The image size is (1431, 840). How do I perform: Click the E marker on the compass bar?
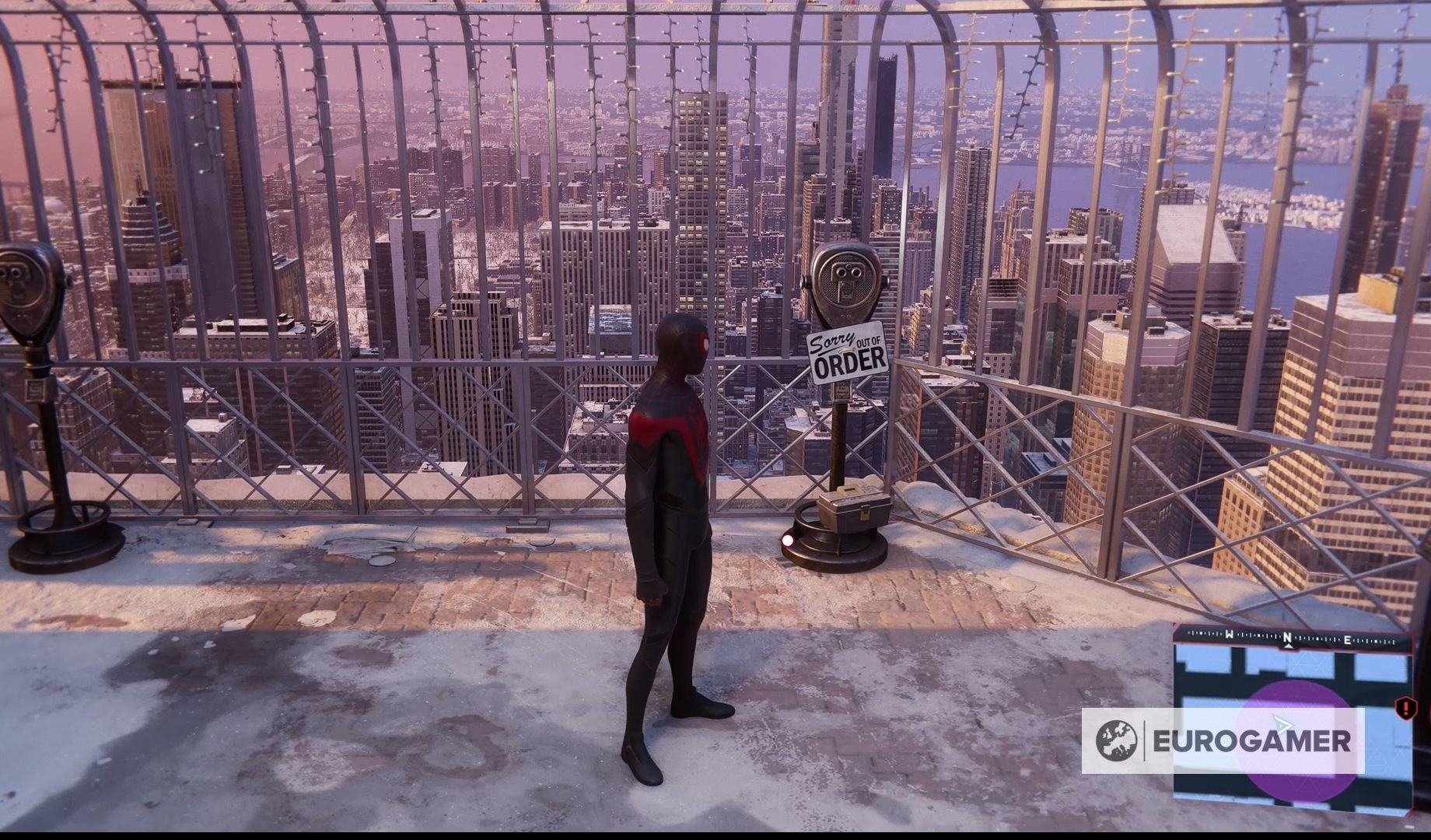click(x=1348, y=639)
